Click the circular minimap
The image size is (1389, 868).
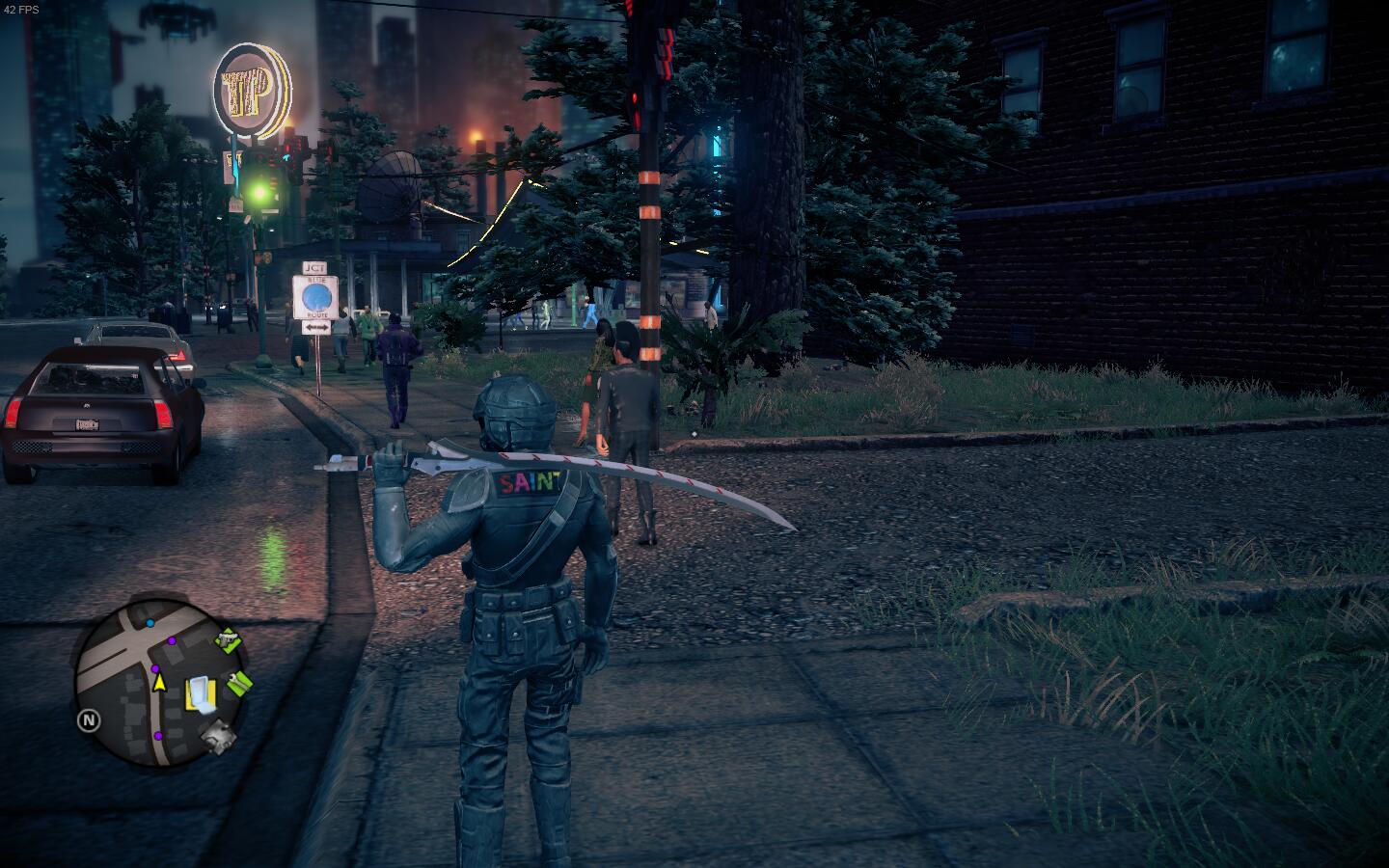pyautogui.click(x=160, y=684)
